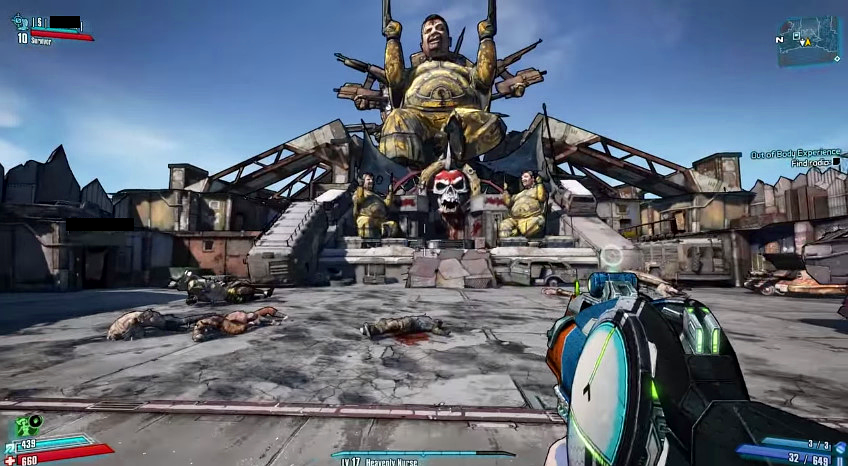Select the Find radio objective checkbox
The height and width of the screenshot is (466, 848).
[836, 163]
